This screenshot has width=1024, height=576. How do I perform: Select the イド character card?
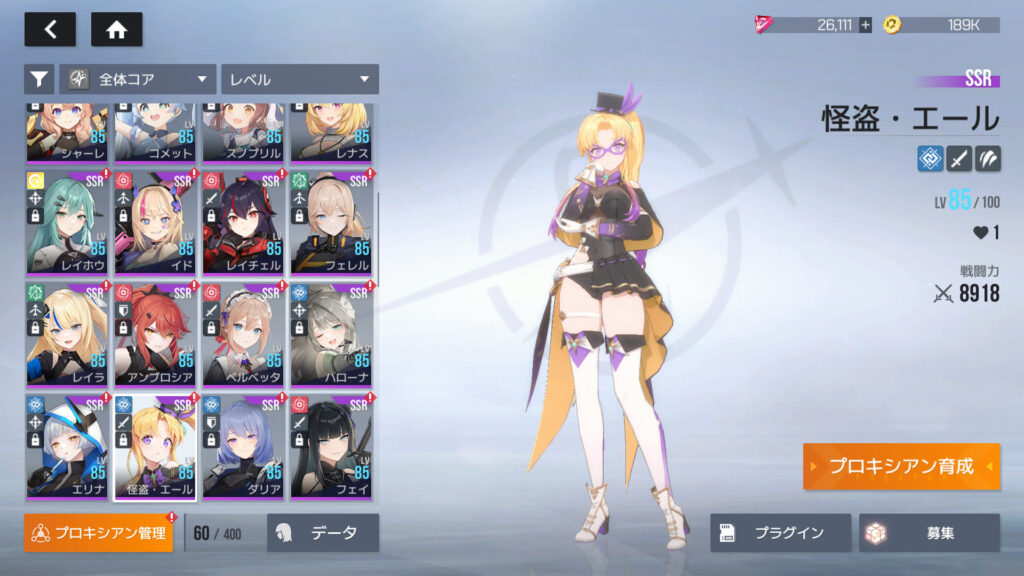point(155,222)
